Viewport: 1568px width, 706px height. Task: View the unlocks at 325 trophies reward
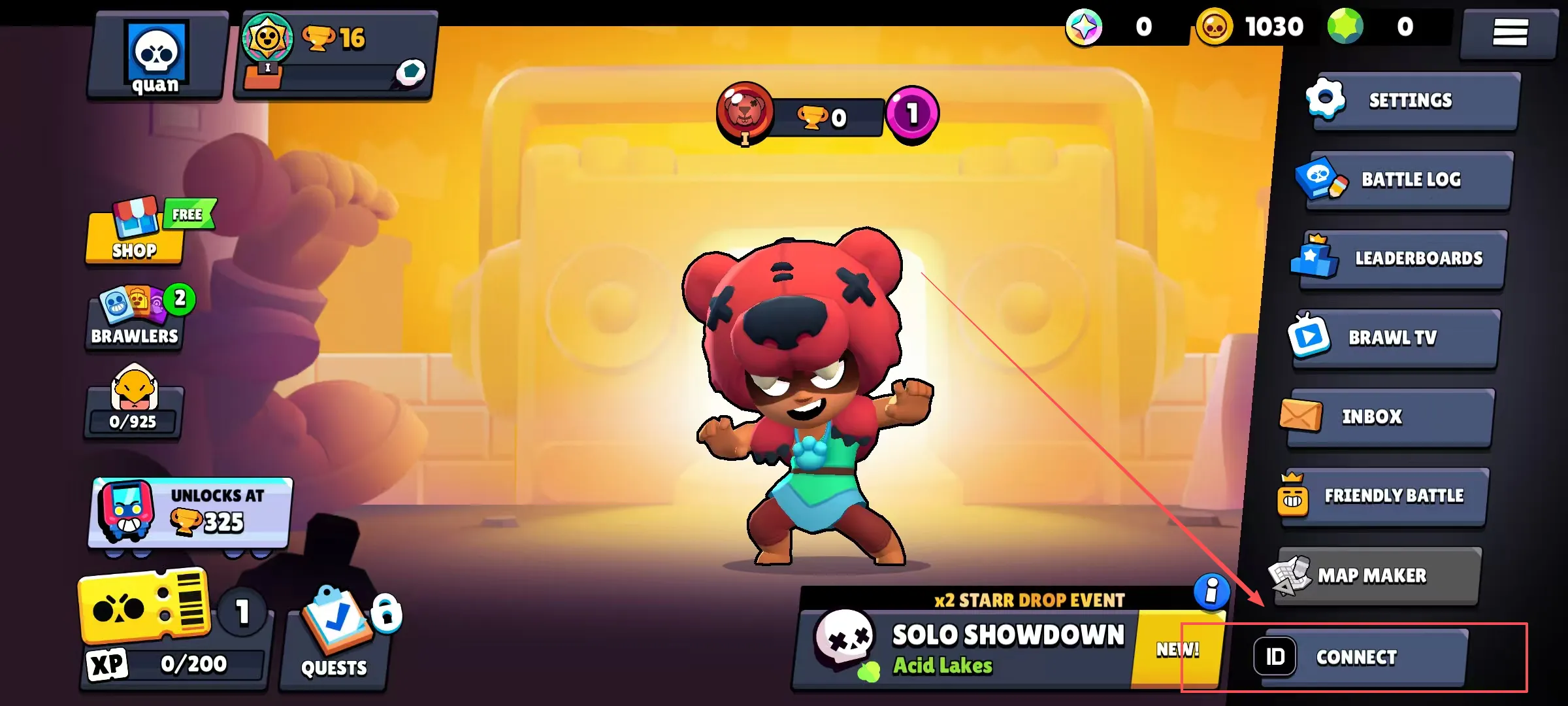coord(191,513)
